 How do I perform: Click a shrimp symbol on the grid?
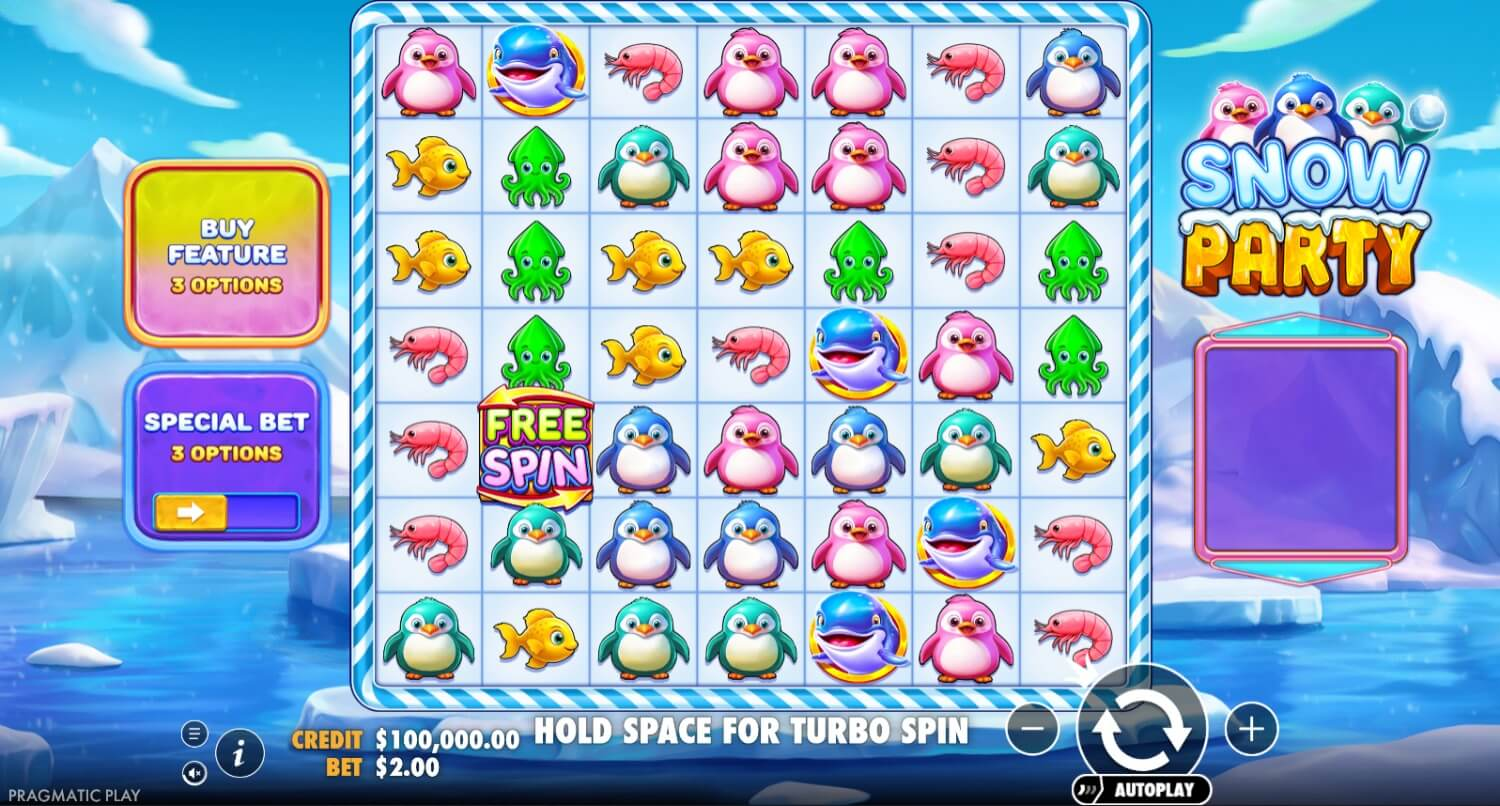642,70
